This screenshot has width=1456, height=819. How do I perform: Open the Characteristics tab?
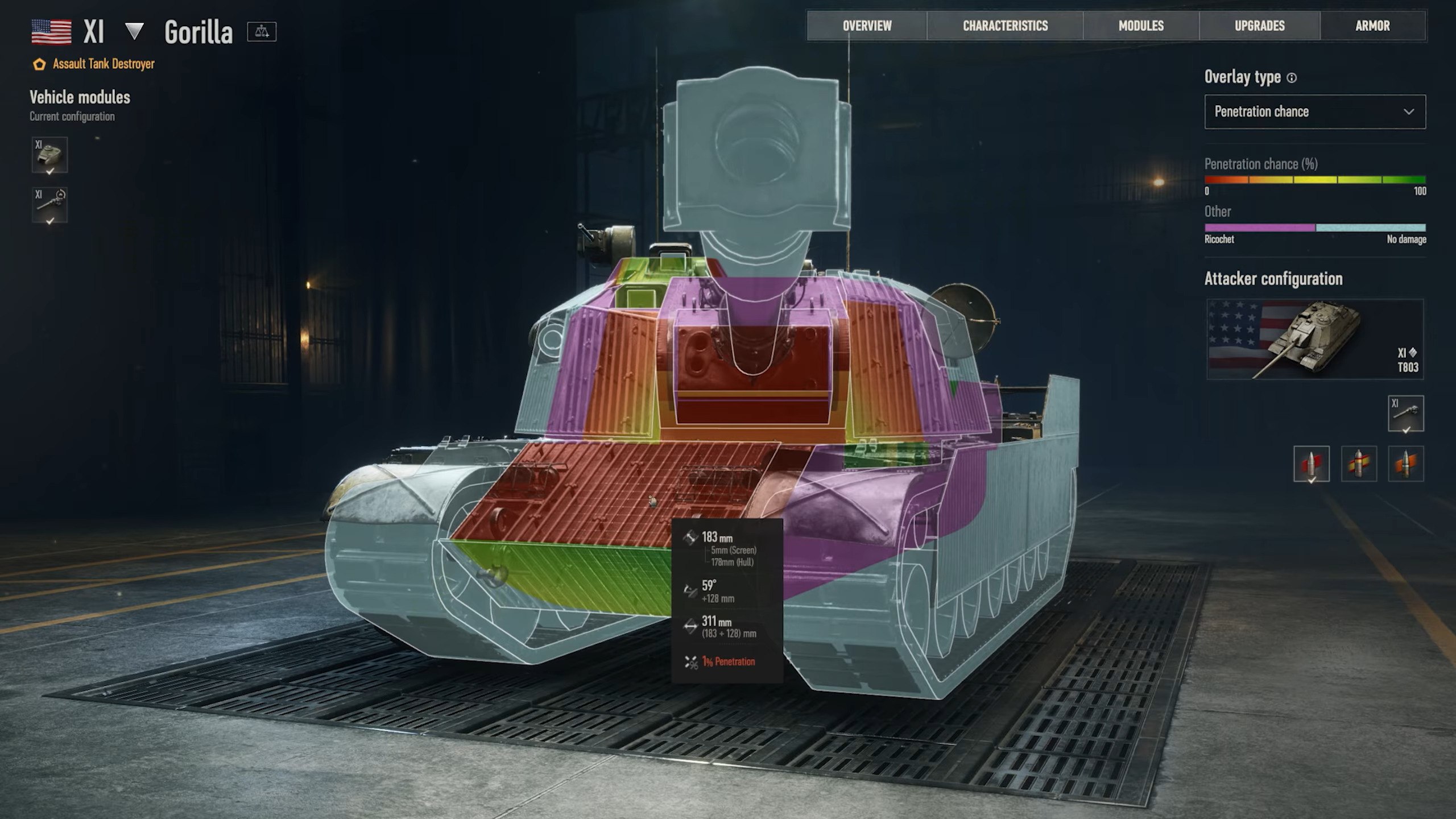pos(1005,26)
